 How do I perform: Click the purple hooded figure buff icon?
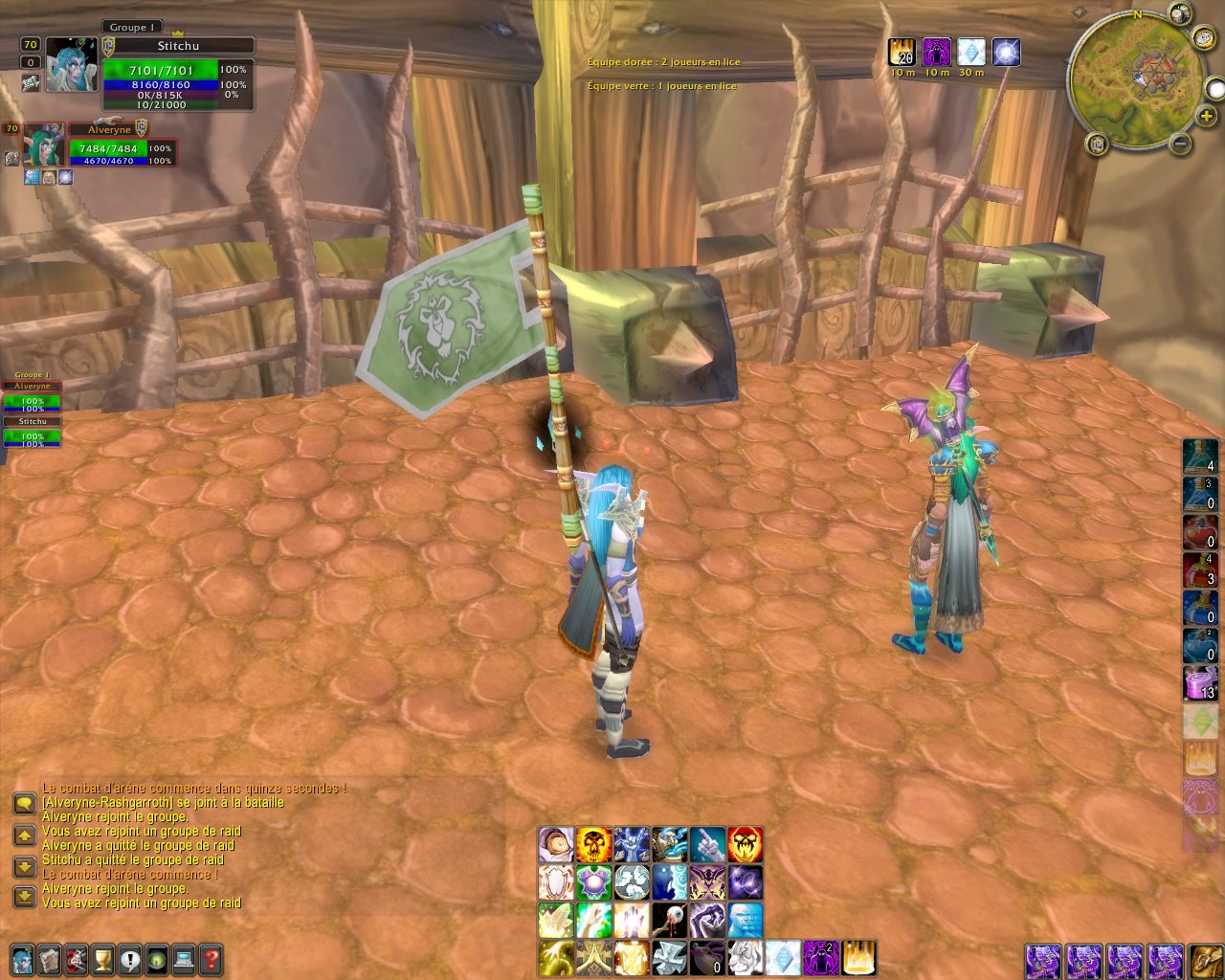tap(936, 52)
